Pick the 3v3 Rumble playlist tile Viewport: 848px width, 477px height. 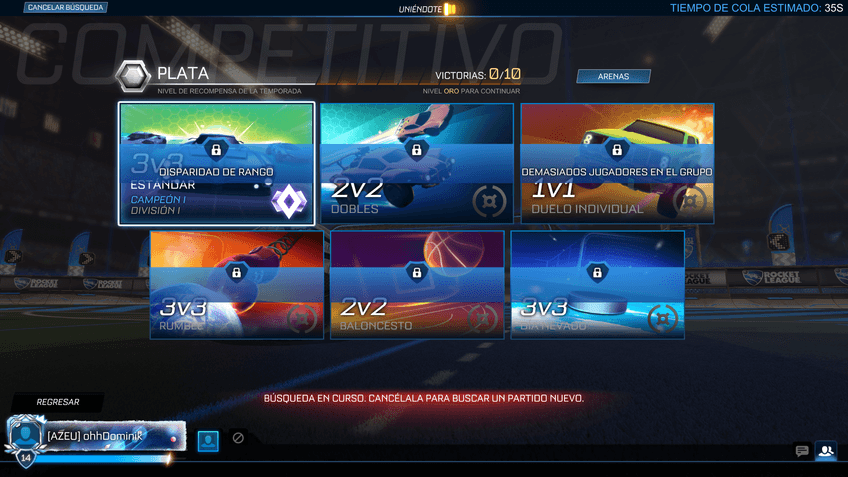237,285
